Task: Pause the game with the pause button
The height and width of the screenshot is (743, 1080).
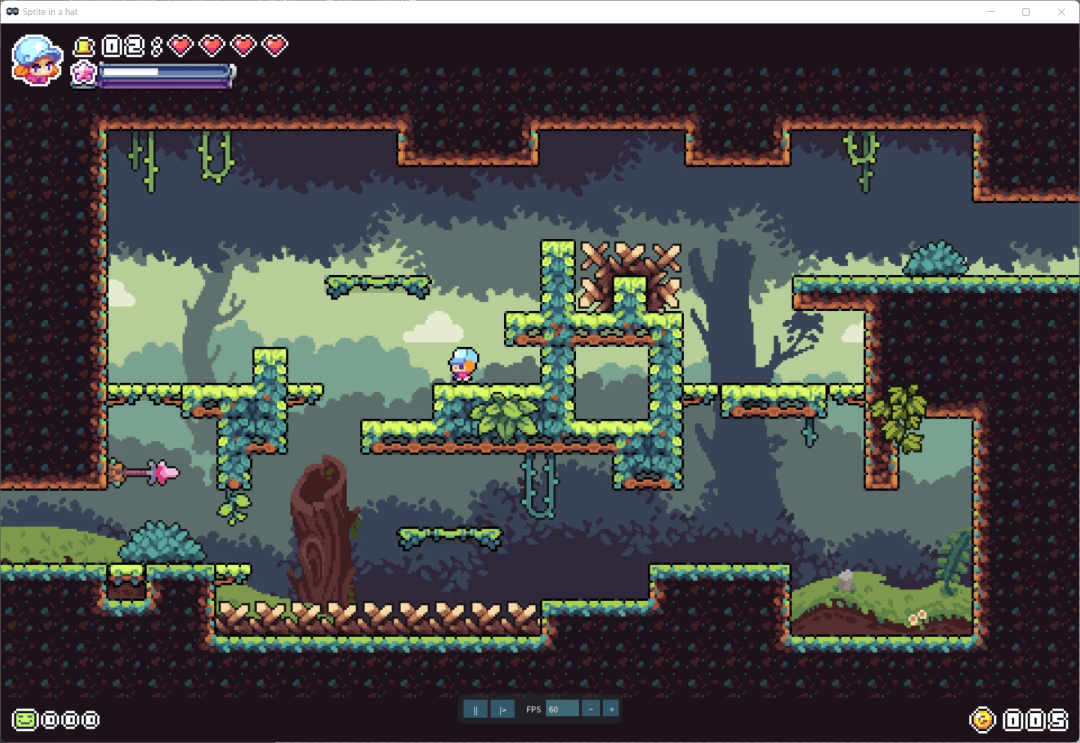Action: click(475, 709)
